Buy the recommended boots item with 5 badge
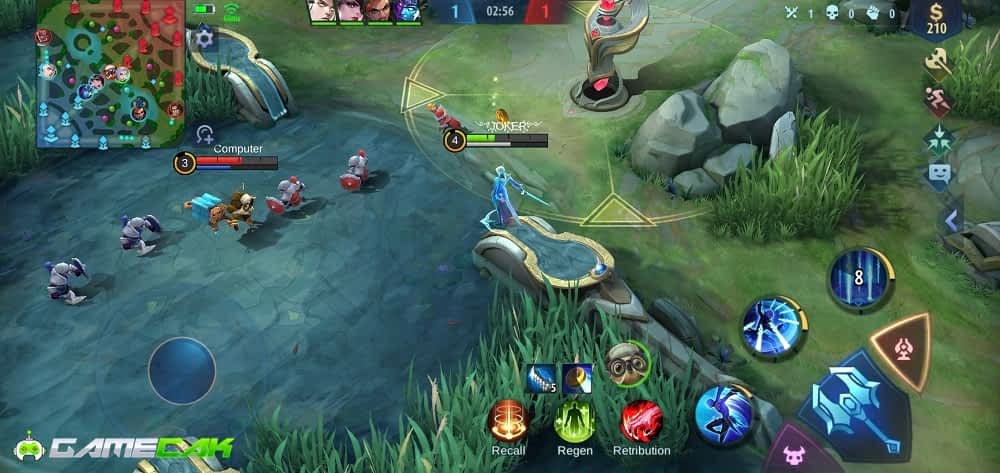1000x473 pixels. coord(541,378)
